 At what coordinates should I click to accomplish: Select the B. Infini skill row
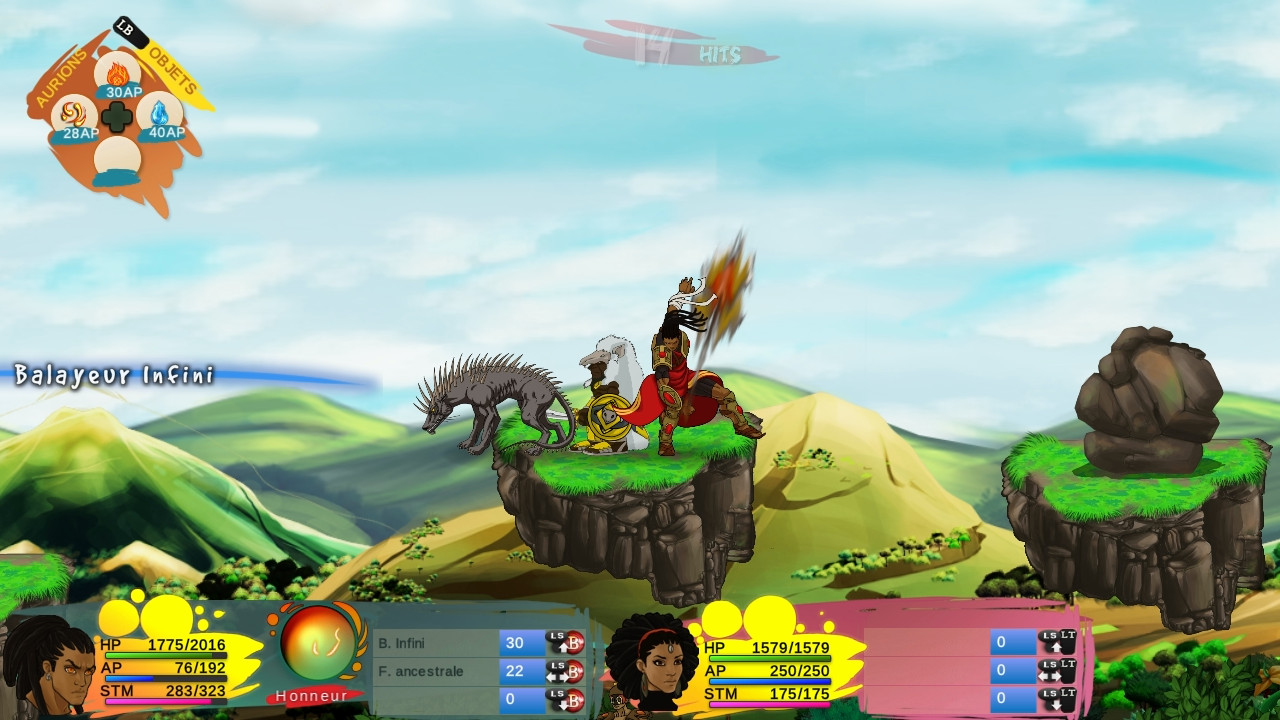[437, 643]
